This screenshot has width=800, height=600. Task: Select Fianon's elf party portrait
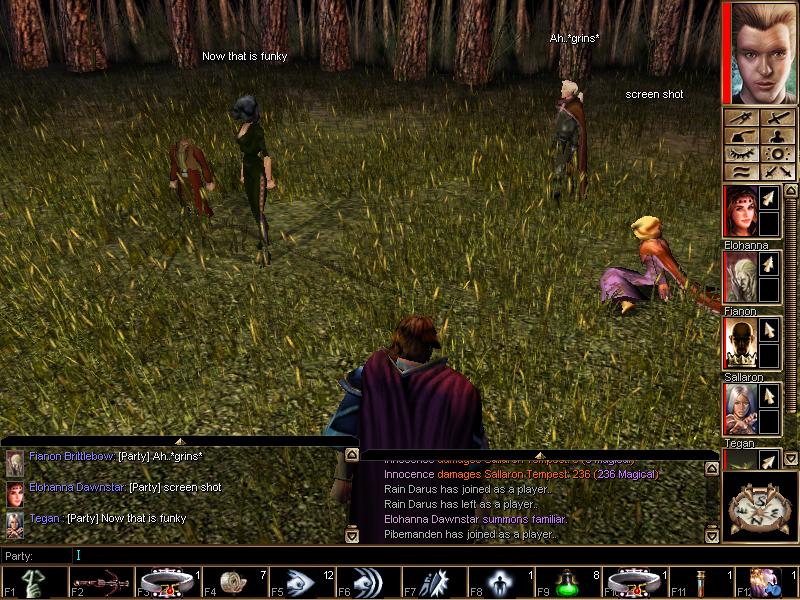pyautogui.click(x=738, y=277)
